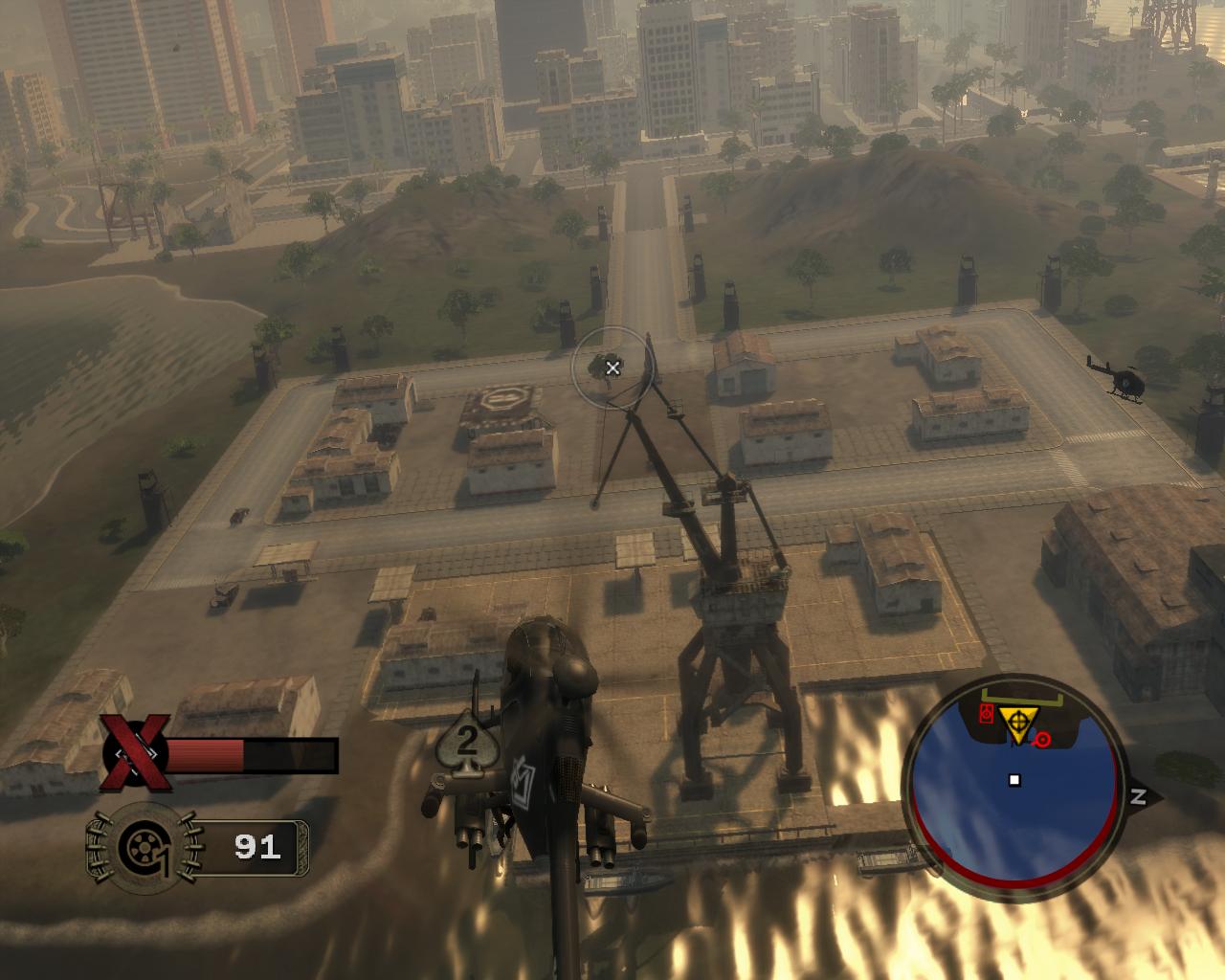
Task: Select the red circle enemy blip on minimap
Action: coord(1041,737)
